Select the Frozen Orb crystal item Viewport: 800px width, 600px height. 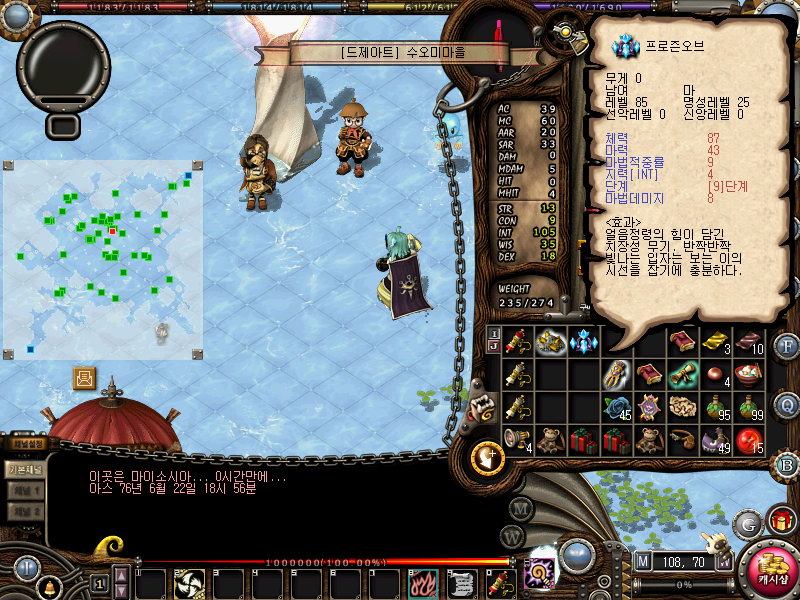(583, 342)
